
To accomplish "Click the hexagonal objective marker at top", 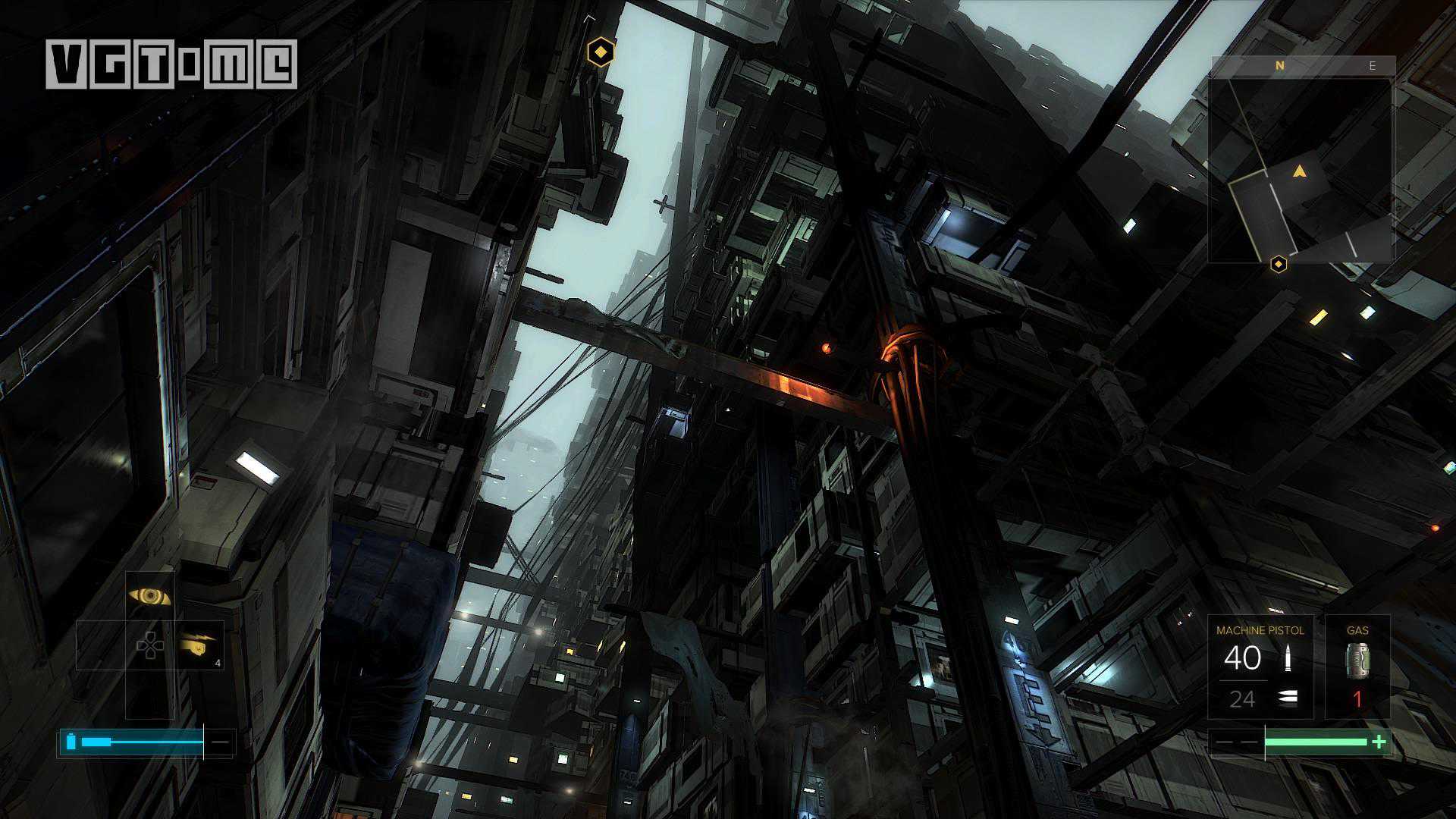I will [x=601, y=52].
